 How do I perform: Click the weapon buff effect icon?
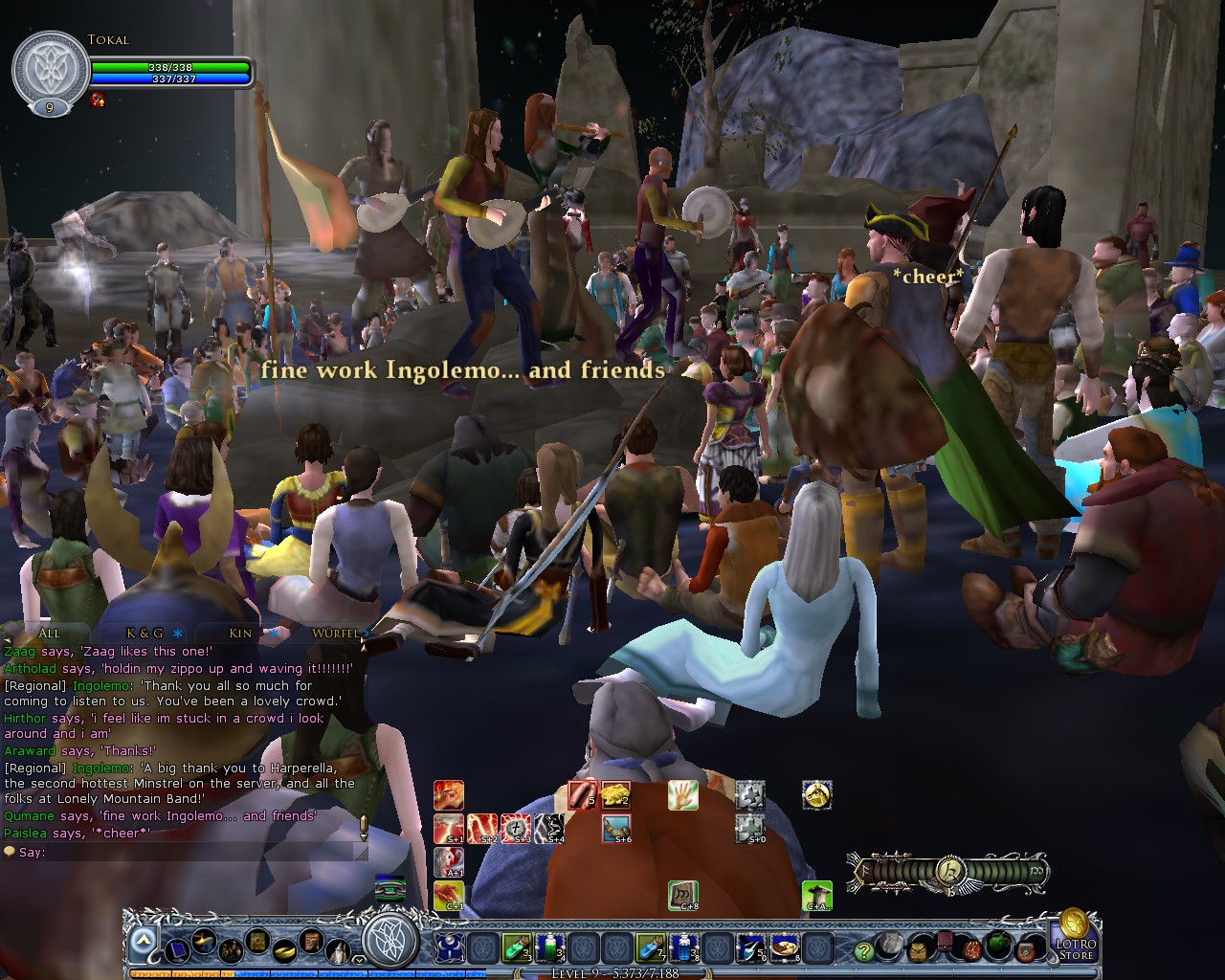point(97,100)
